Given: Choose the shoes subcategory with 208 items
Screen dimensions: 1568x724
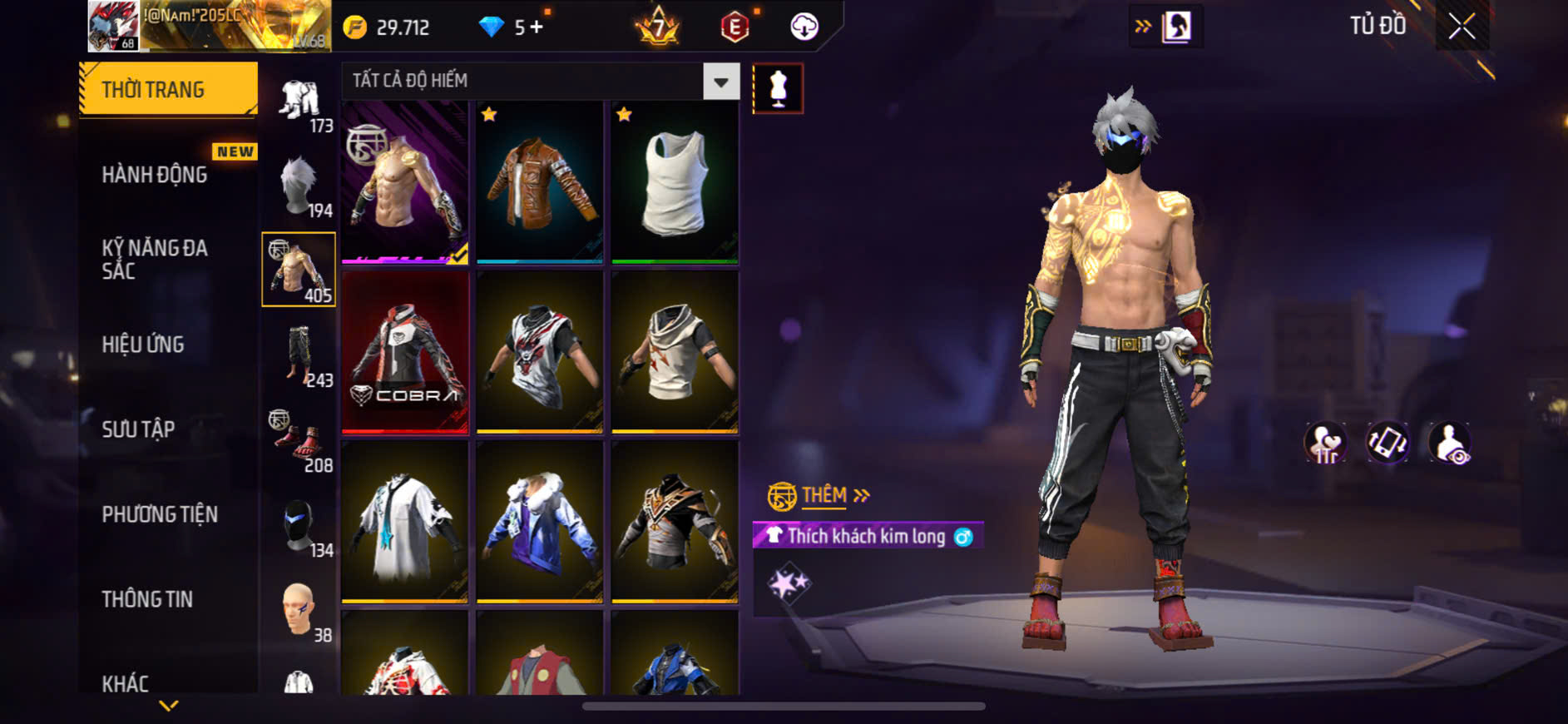Looking at the screenshot, I should [x=299, y=440].
